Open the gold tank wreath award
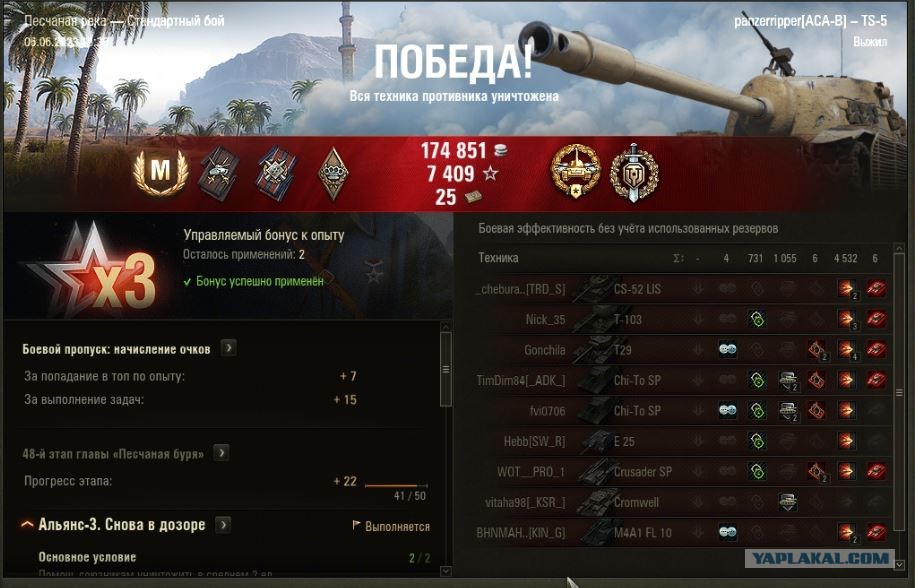The image size is (915, 588). coord(575,171)
